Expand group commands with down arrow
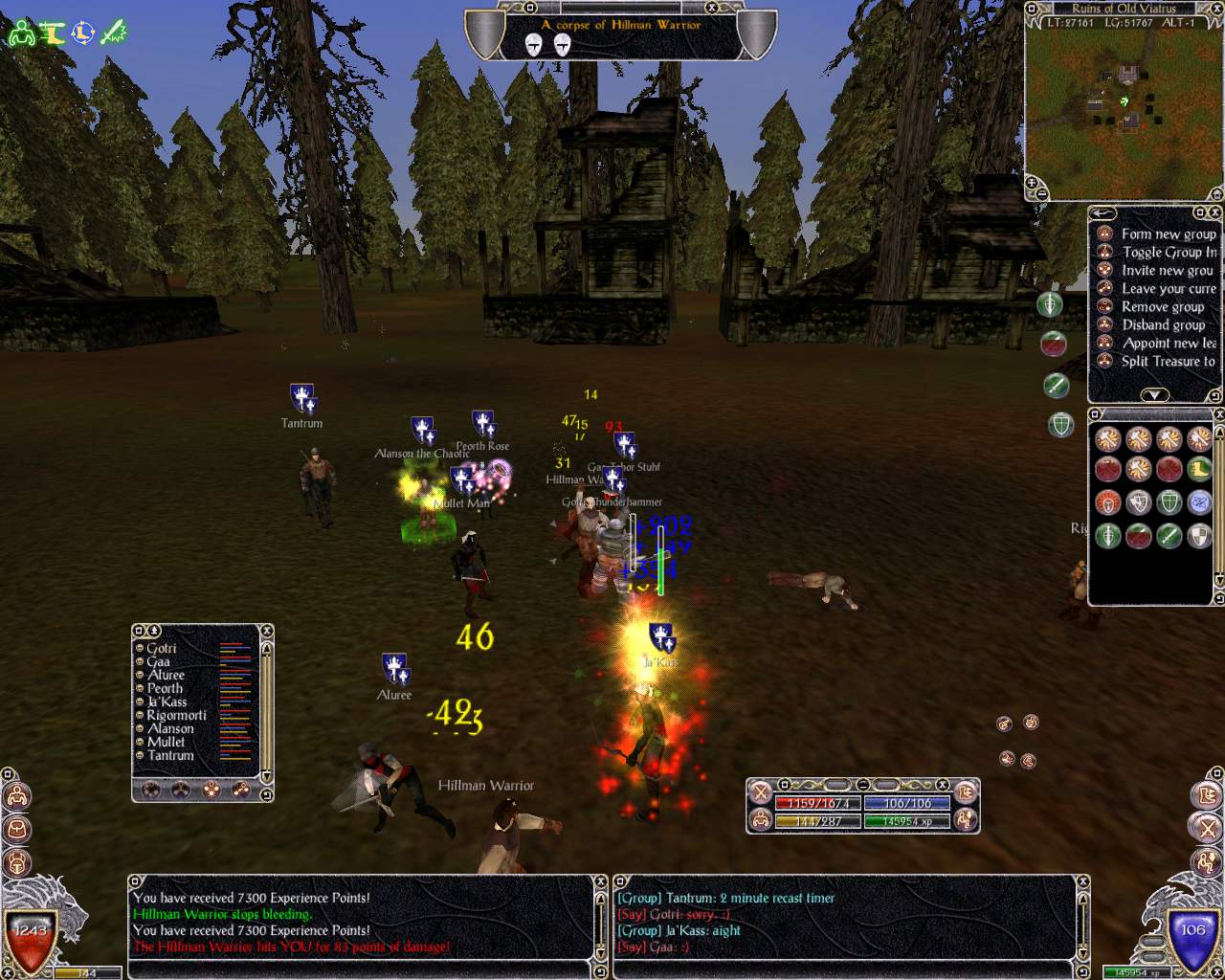 click(x=1154, y=395)
